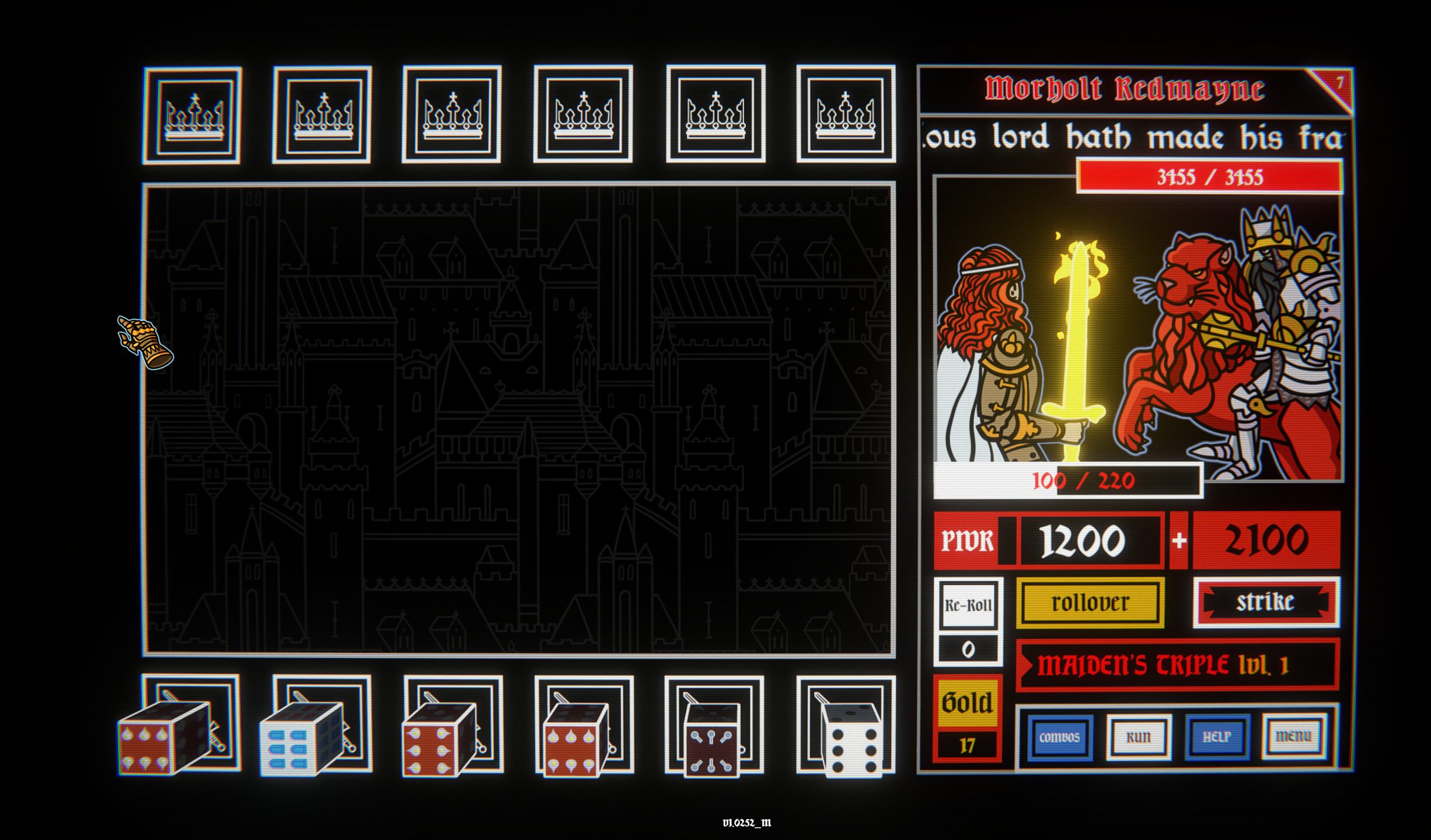The image size is (1431, 840).
Task: Select the white die with blue pips
Action: [x=301, y=740]
